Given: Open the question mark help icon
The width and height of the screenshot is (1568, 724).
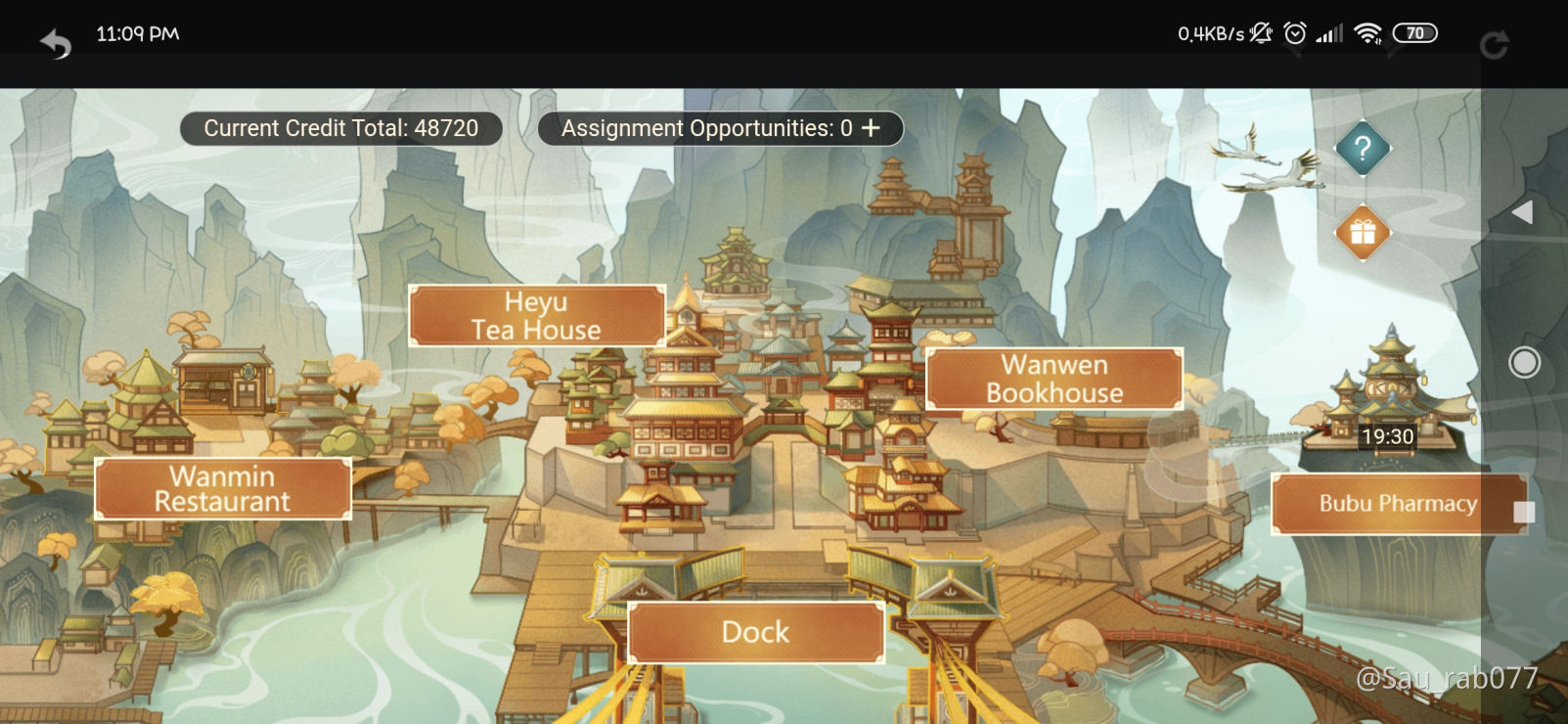Looking at the screenshot, I should click(x=1361, y=150).
